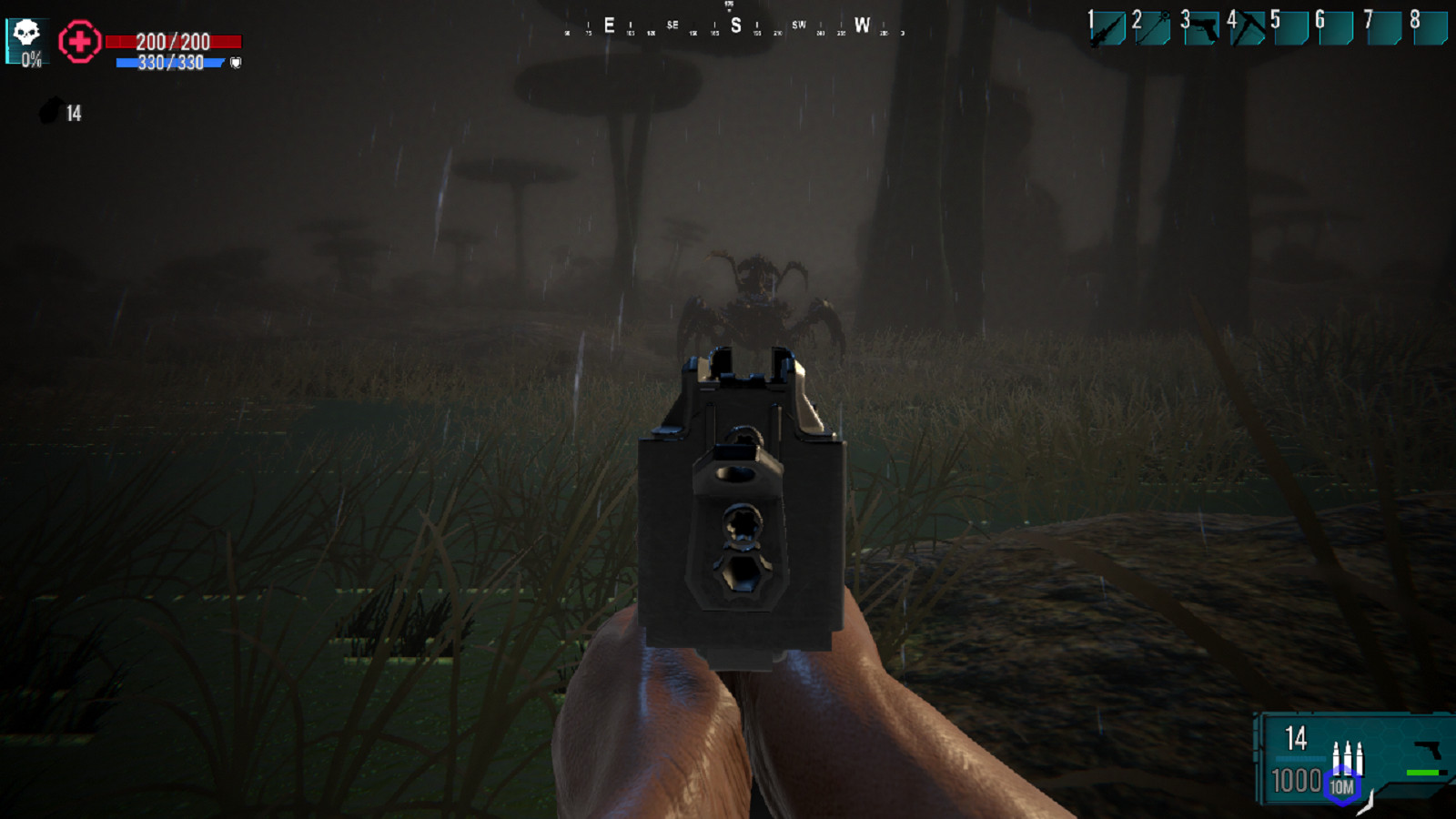Click the 10M magazine badge
Screen dimensions: 1456x819
[1341, 786]
